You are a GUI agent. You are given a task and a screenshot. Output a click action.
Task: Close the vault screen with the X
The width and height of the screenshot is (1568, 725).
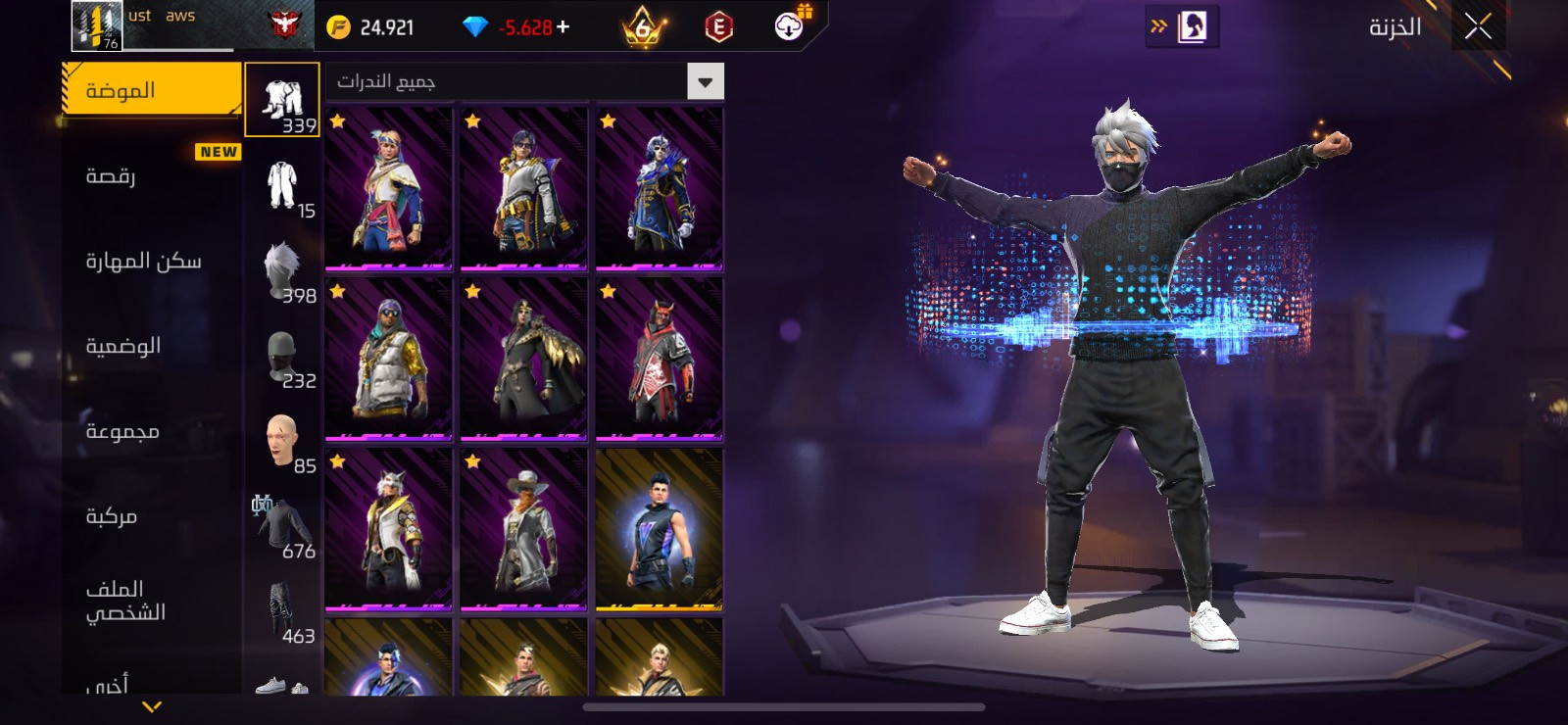(x=1478, y=27)
